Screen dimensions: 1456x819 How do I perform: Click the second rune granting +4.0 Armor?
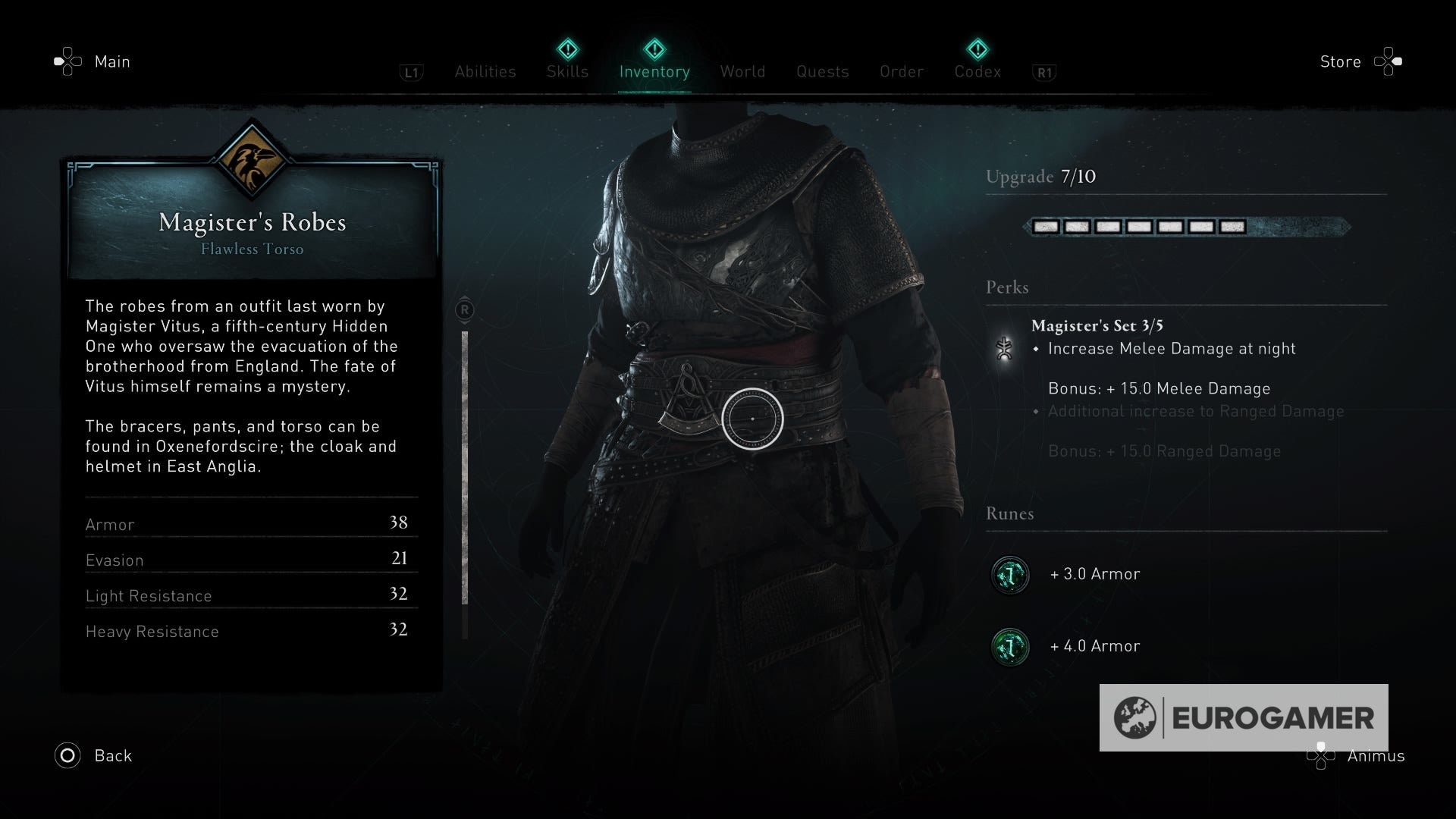click(1009, 647)
